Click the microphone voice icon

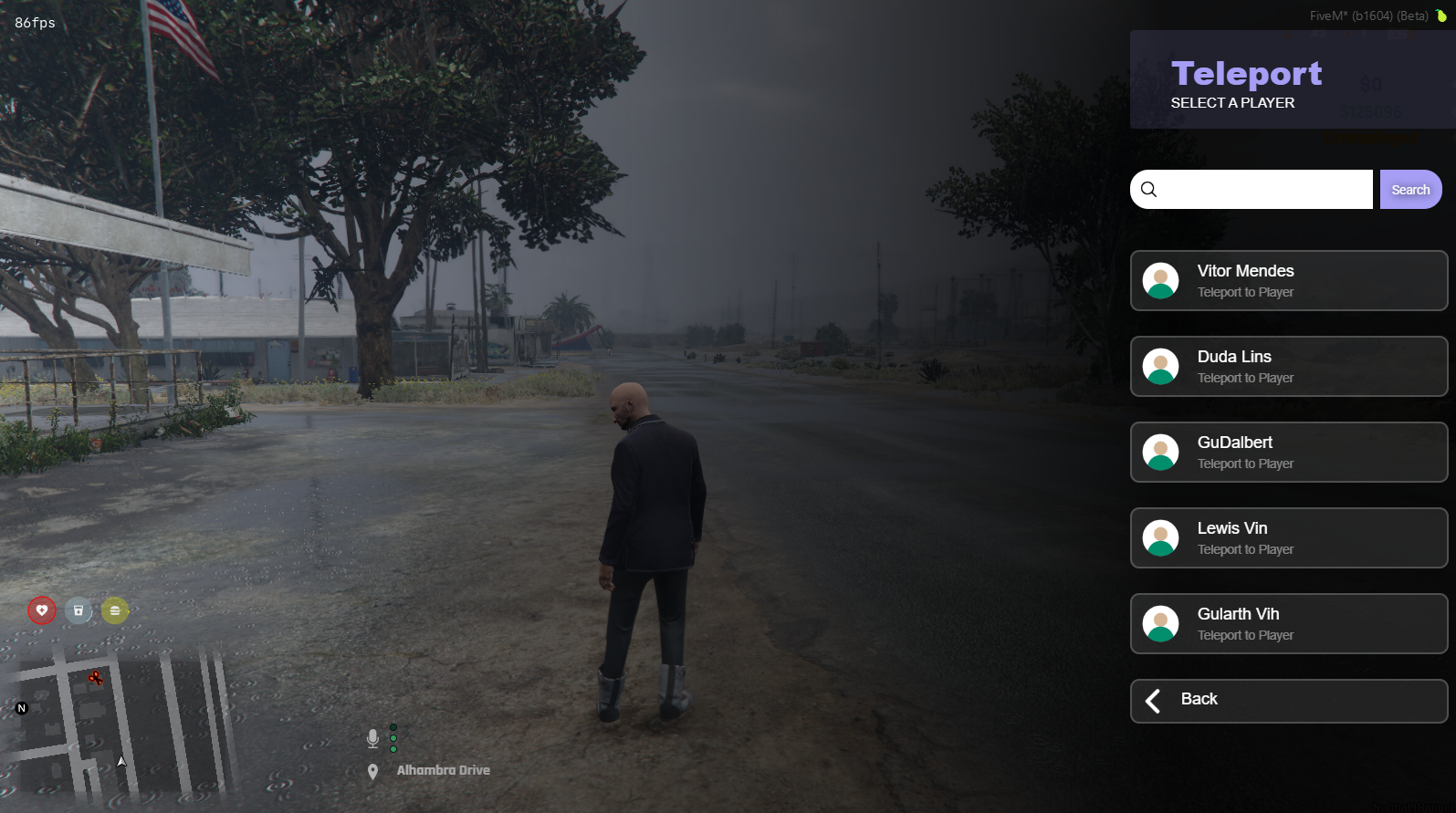[x=372, y=738]
